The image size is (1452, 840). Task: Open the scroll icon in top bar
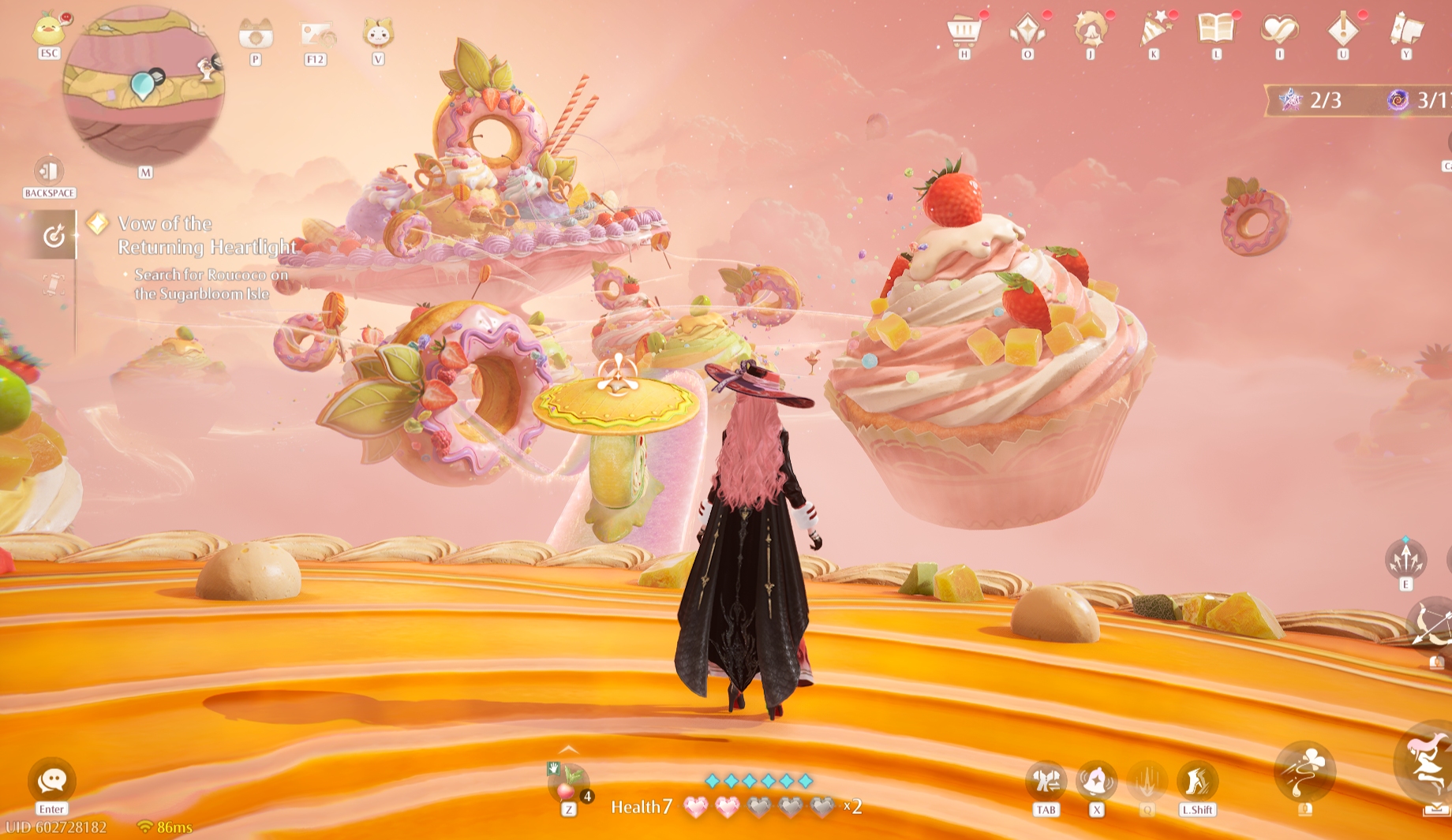coord(1405,30)
